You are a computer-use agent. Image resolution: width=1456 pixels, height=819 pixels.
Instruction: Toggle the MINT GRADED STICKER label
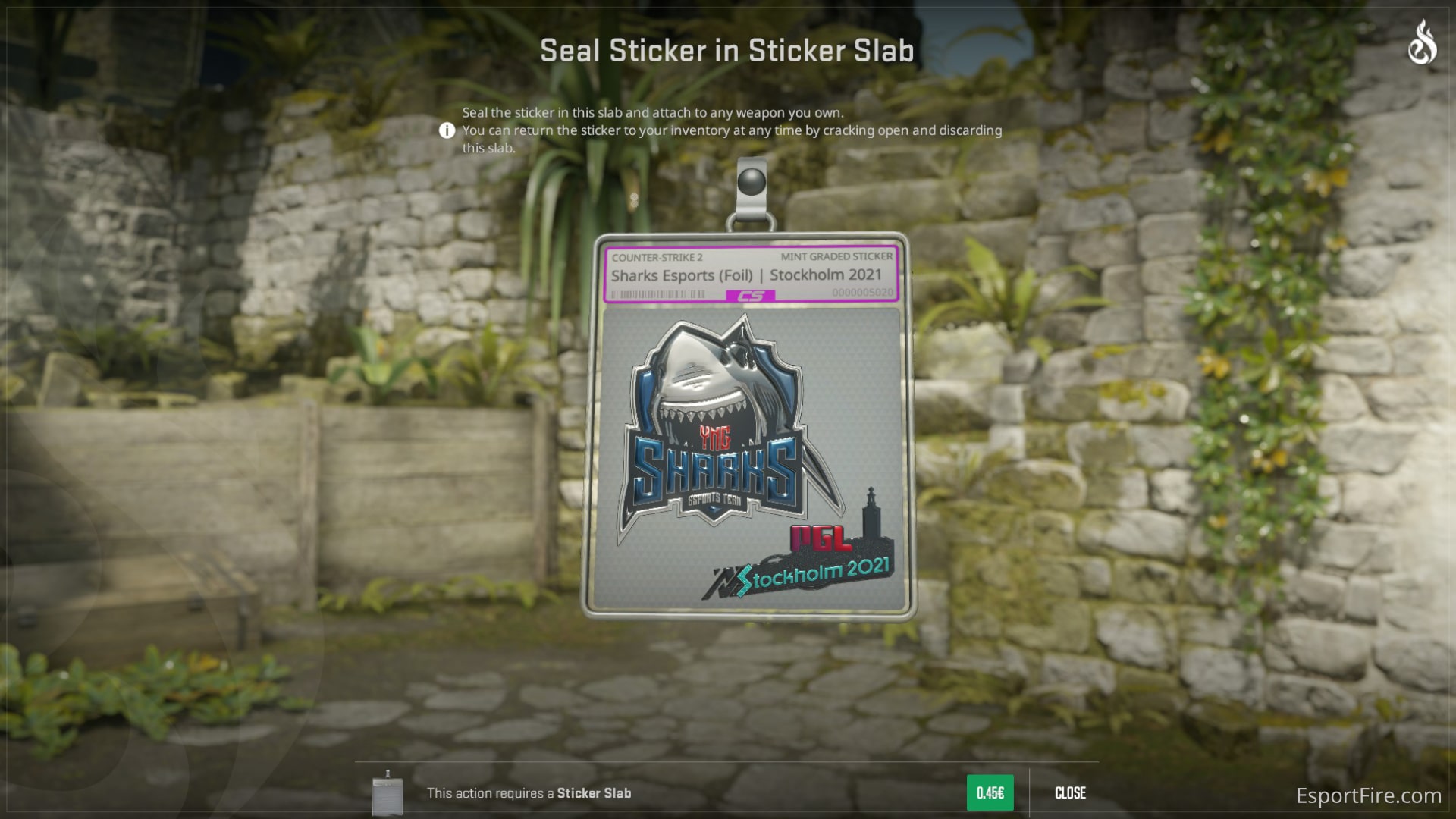(x=838, y=256)
